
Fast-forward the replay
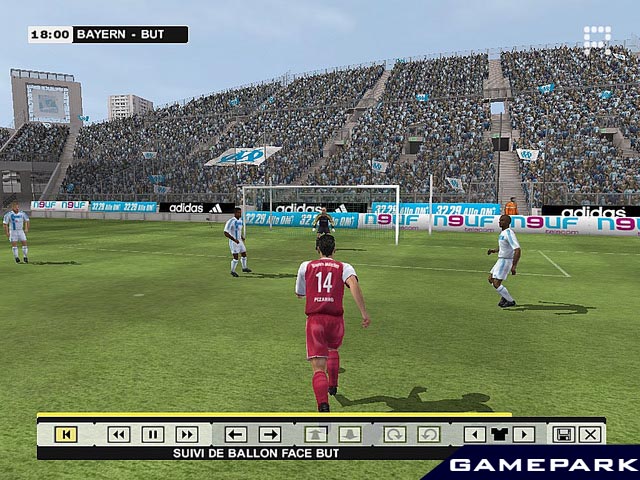click(x=186, y=434)
